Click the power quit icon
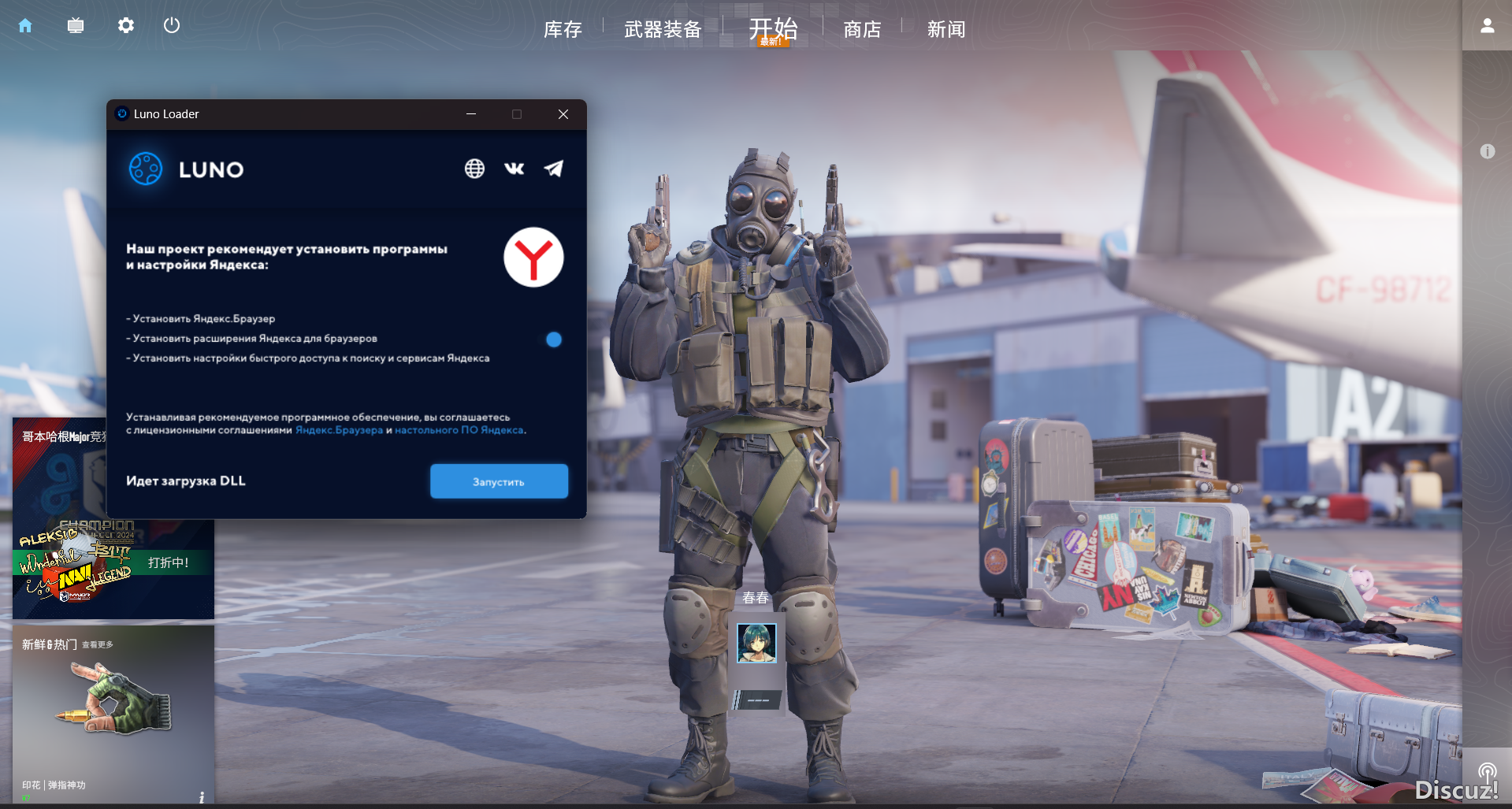The width and height of the screenshot is (1512, 809). click(172, 26)
